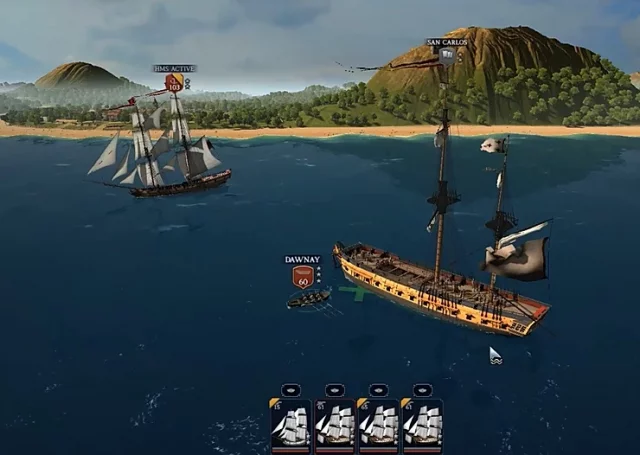Choose the ship card numbered 65
Screen dimensions: 640x455
tap(377, 423)
